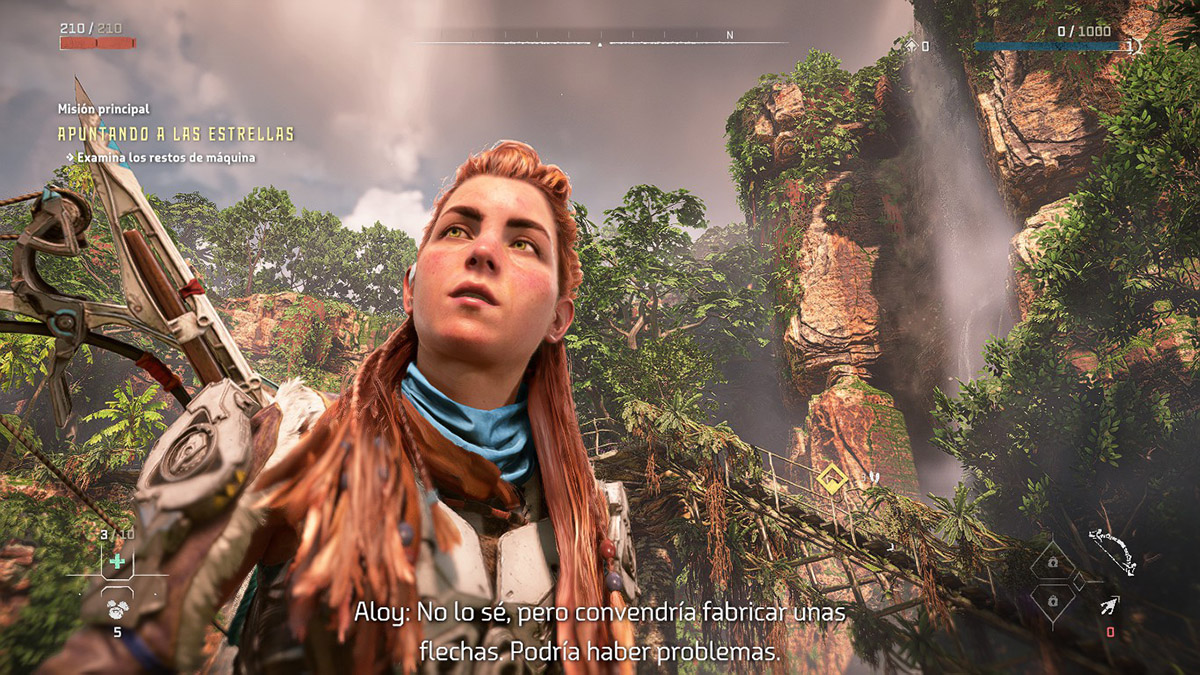Open the skill points arrow icon

[911, 46]
